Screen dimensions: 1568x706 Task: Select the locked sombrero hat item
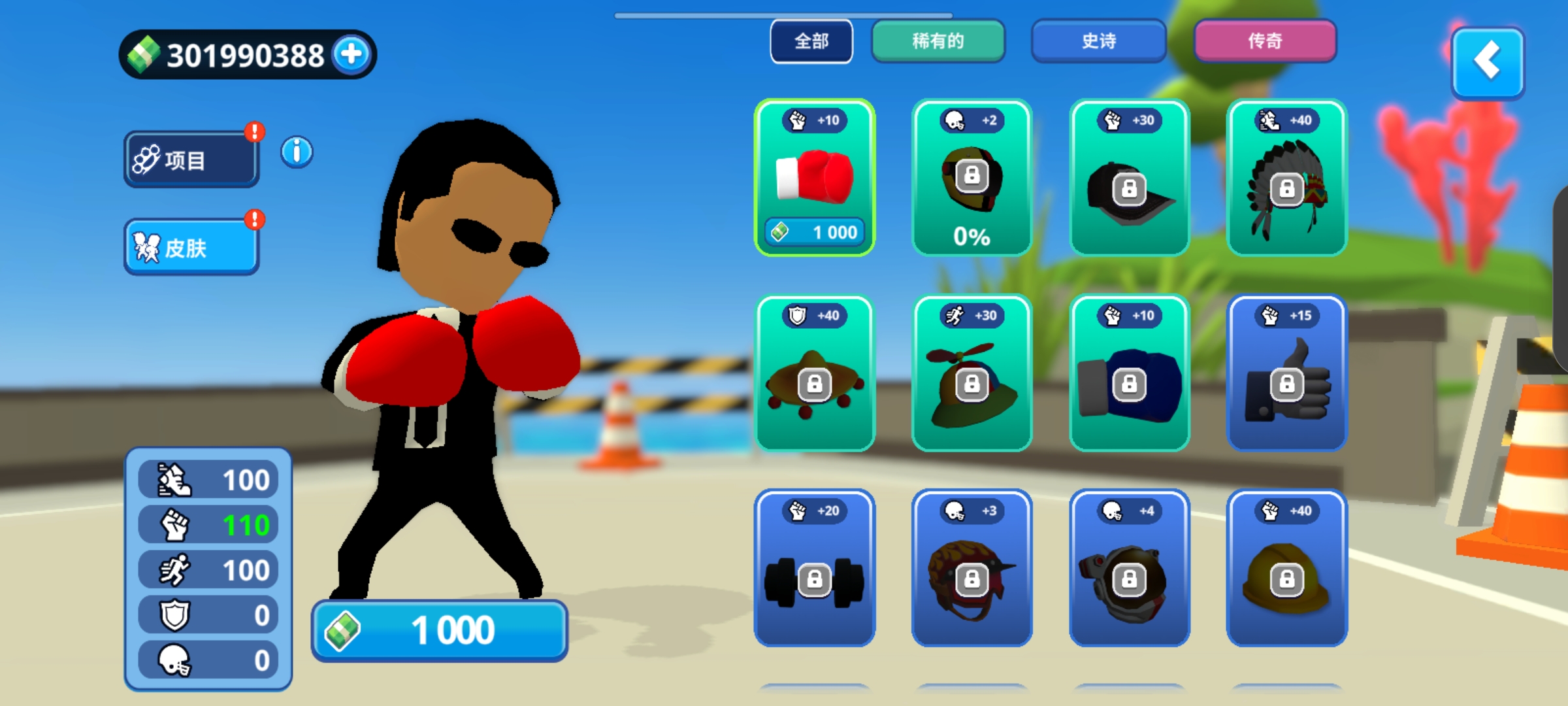[815, 373]
